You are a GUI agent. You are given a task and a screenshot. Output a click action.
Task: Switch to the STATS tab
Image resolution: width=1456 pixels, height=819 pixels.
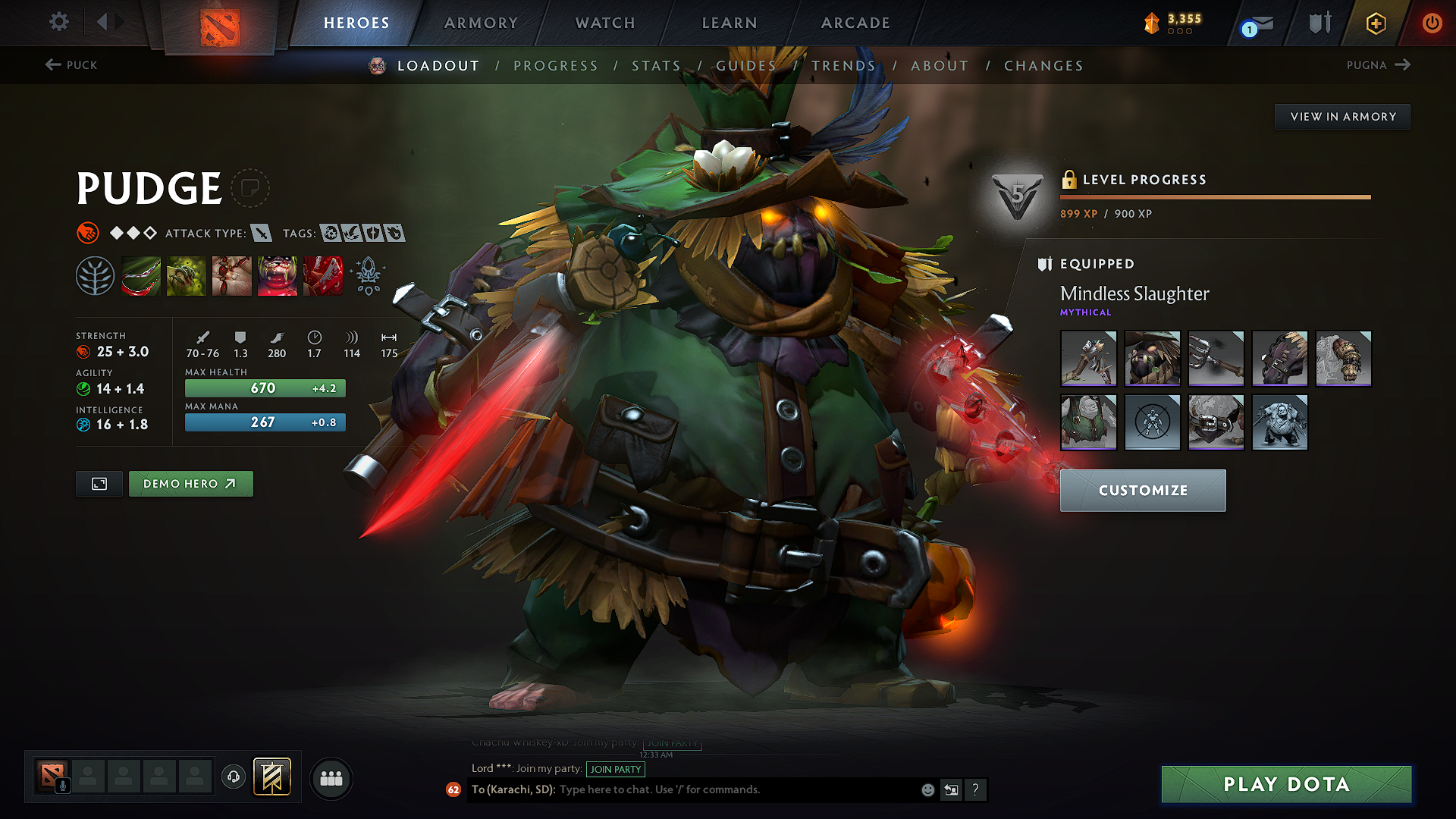coord(657,65)
